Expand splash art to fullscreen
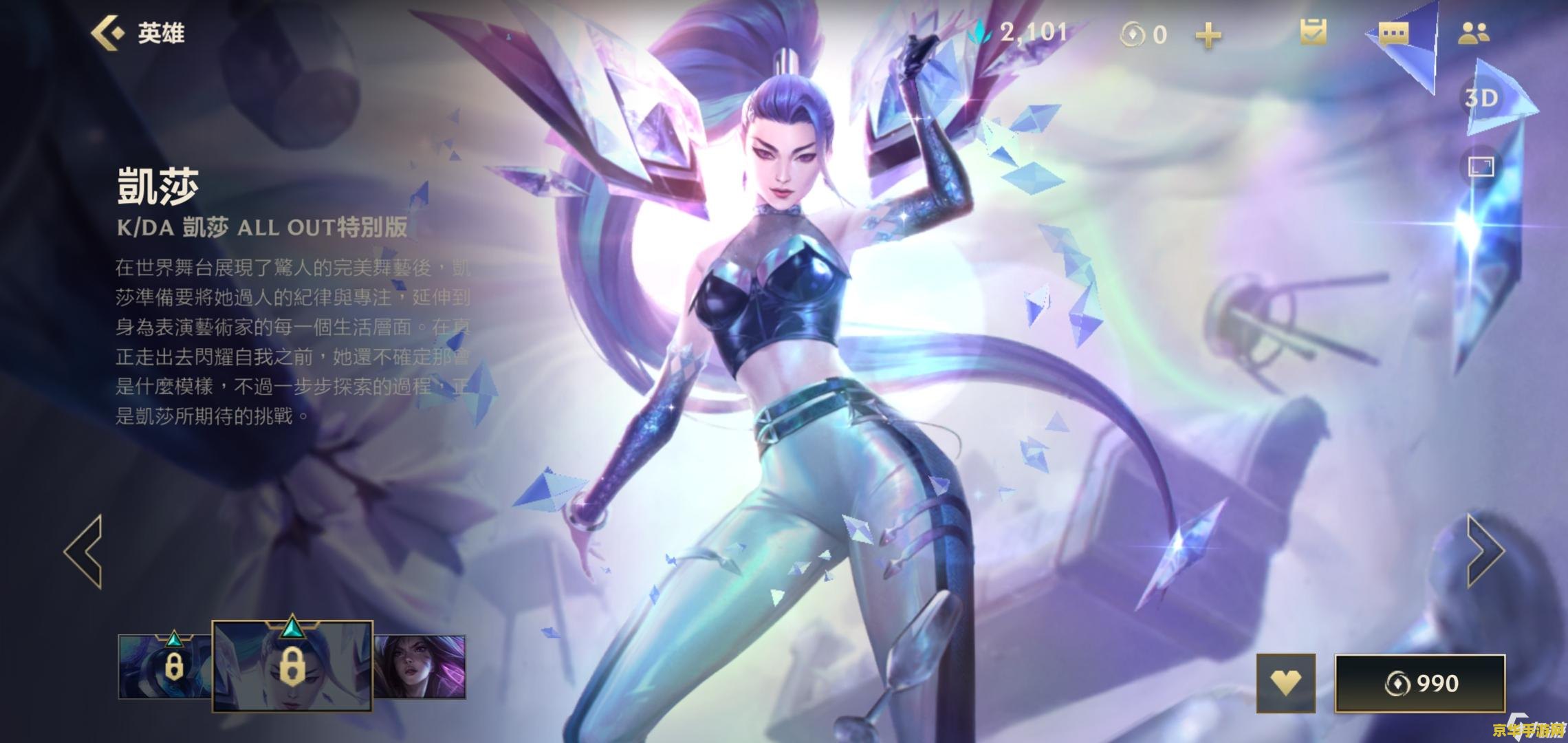The width and height of the screenshot is (1568, 743). pos(1481,167)
